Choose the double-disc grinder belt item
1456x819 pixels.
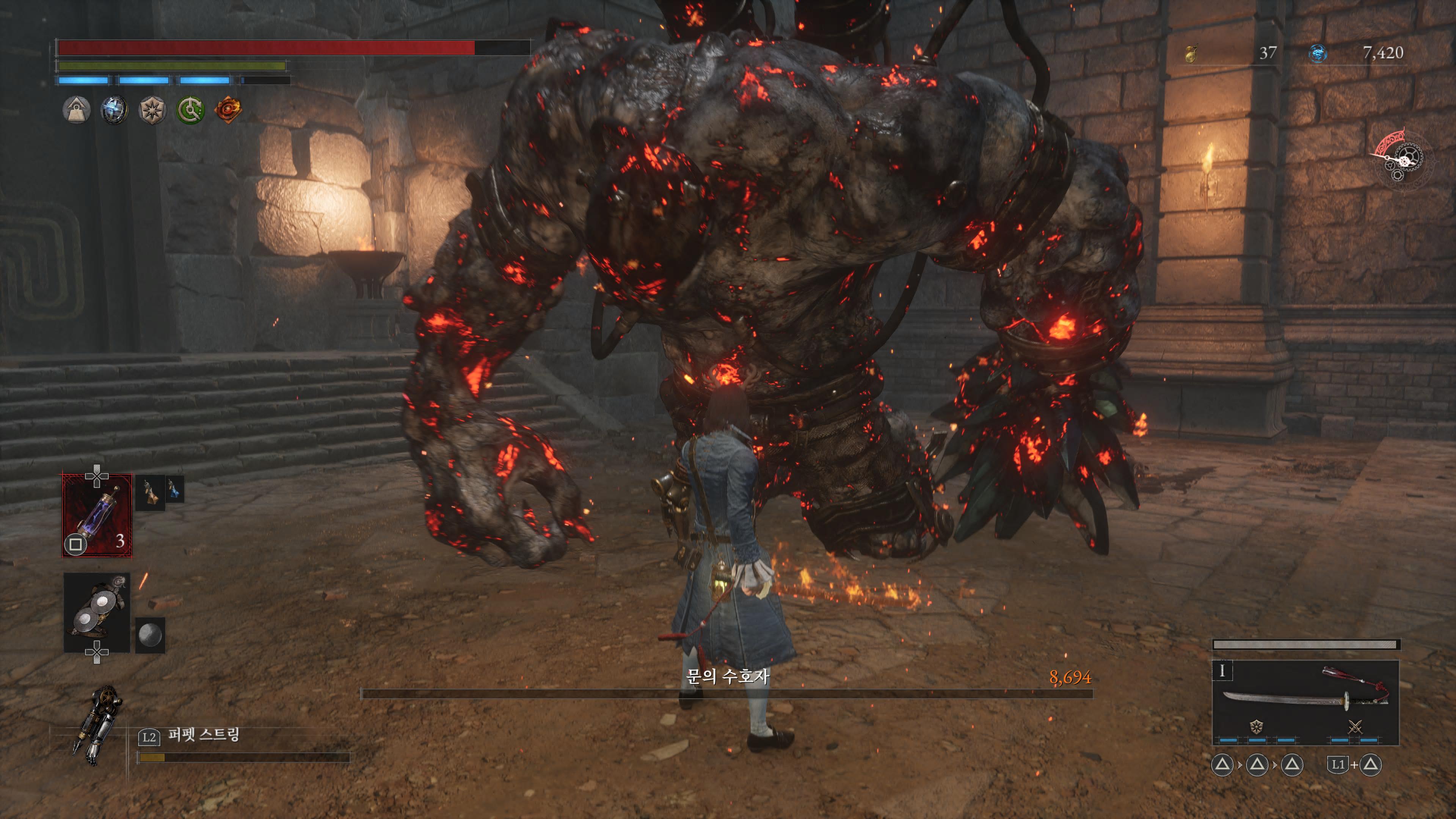pyautogui.click(x=97, y=613)
